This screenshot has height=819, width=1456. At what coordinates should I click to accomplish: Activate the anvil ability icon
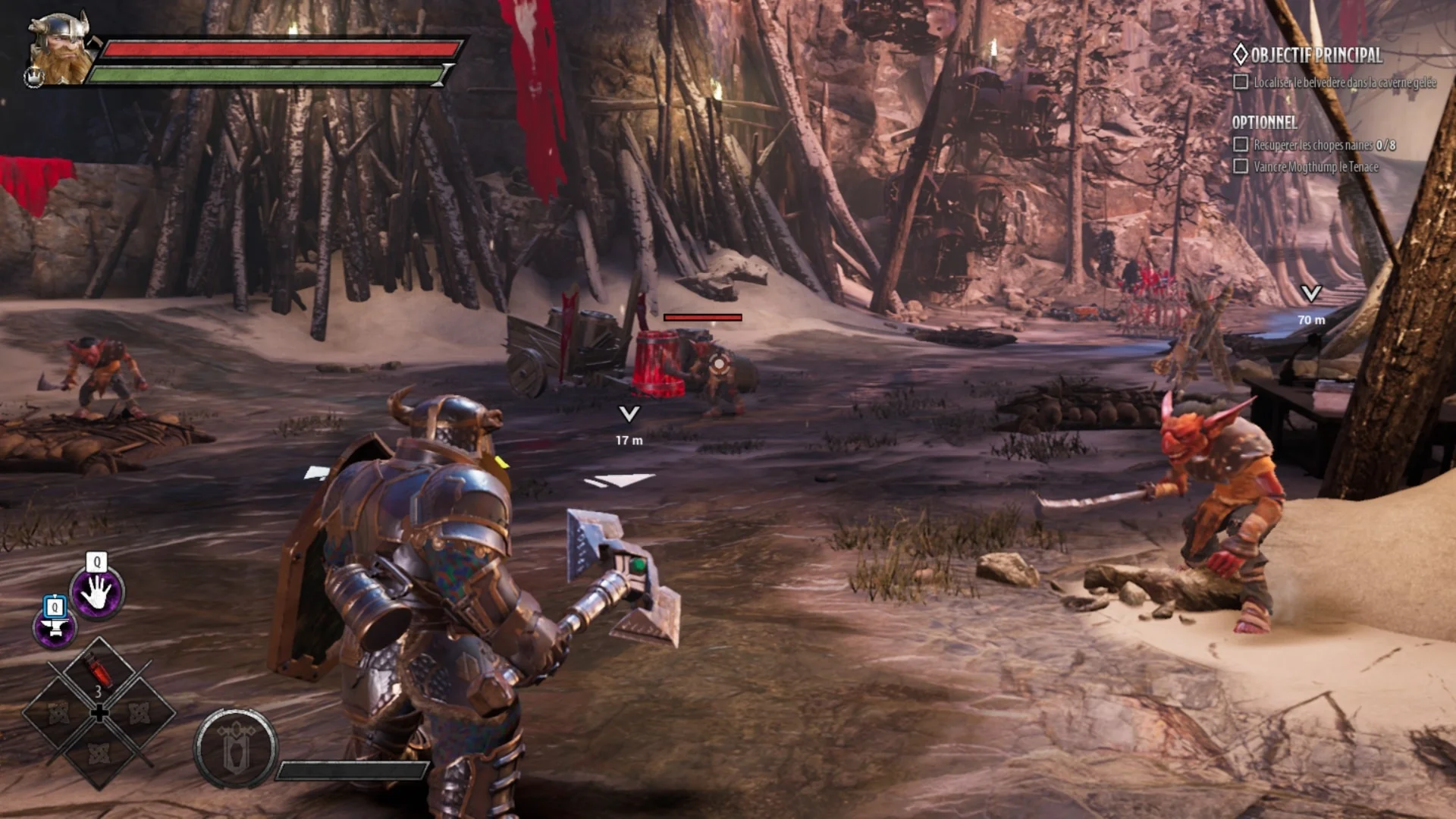(x=55, y=628)
